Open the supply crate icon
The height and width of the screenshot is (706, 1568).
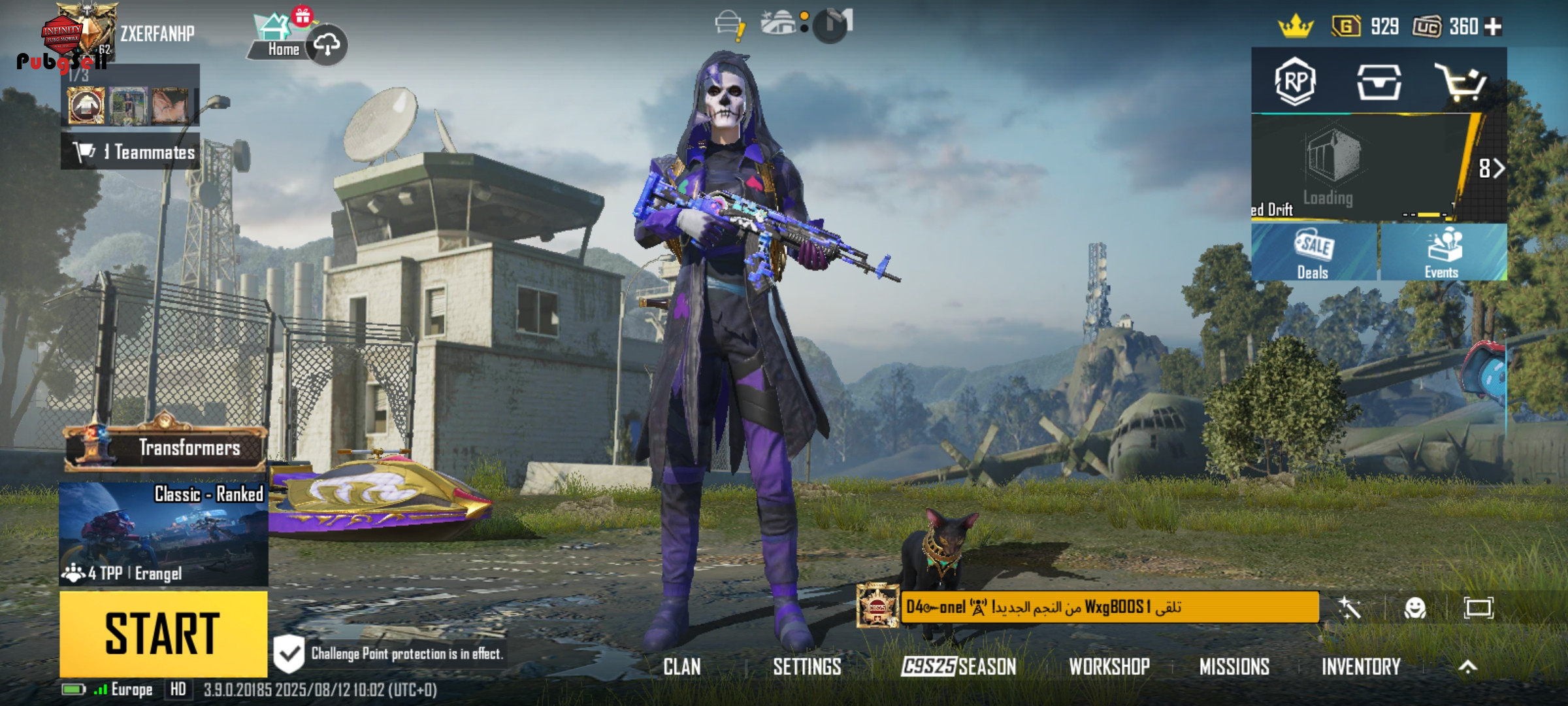[x=1379, y=82]
